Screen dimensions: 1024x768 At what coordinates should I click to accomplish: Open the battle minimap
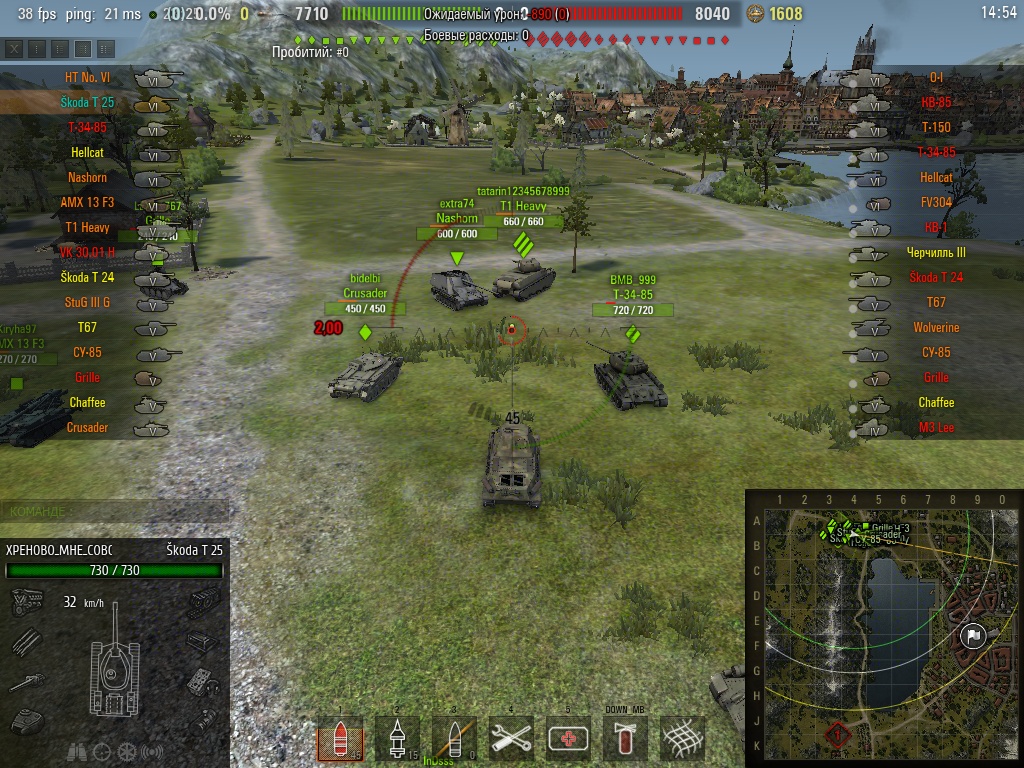click(882, 628)
